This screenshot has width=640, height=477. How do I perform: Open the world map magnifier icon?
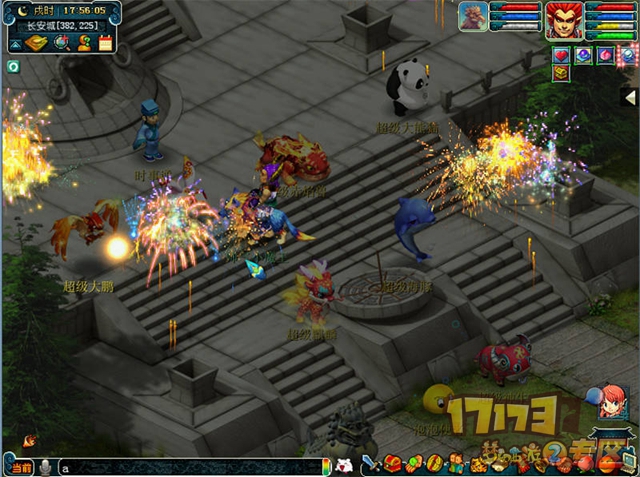click(61, 42)
